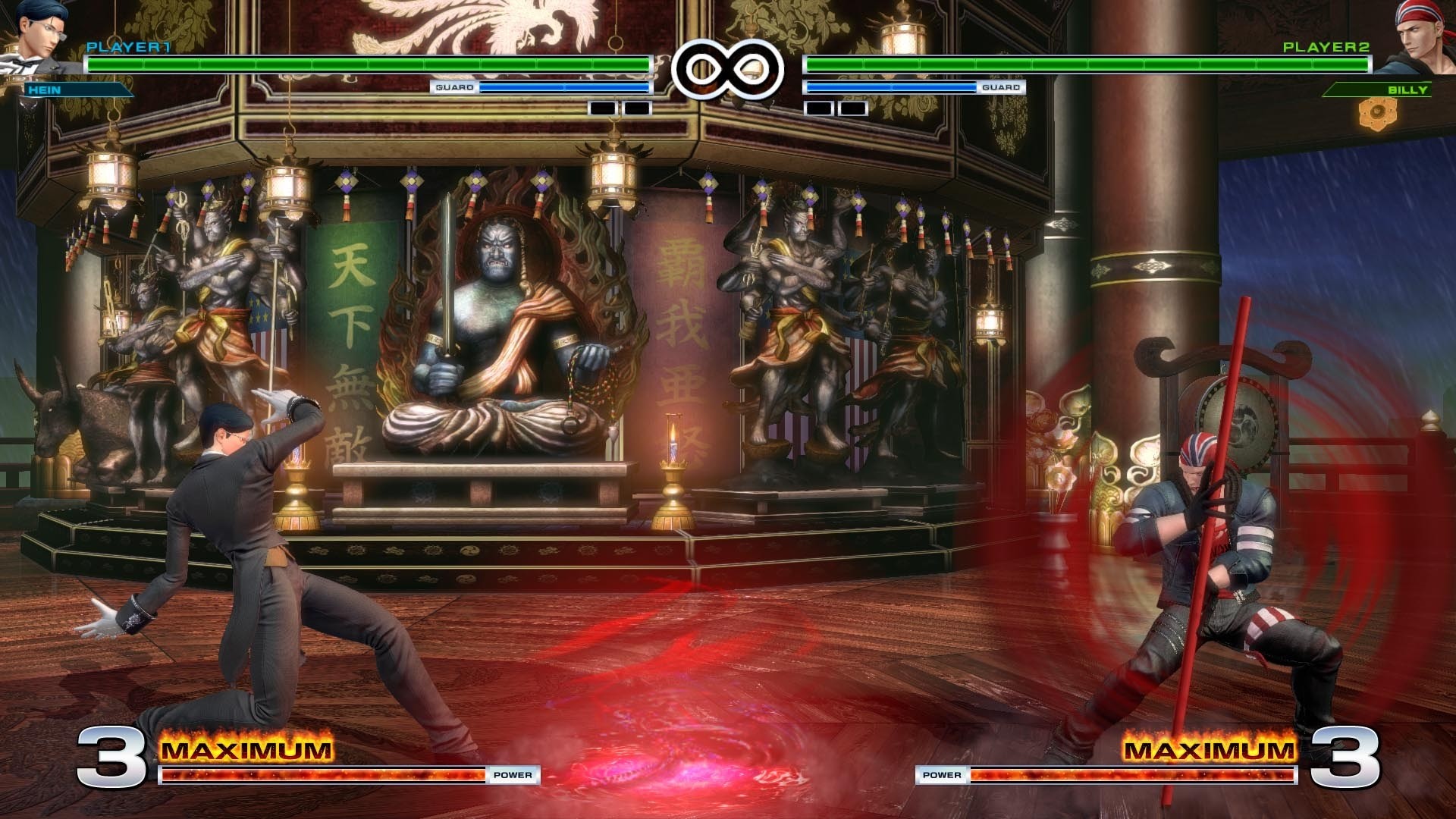Click the right POWER label
This screenshot has height=819, width=1456.
tap(942, 775)
